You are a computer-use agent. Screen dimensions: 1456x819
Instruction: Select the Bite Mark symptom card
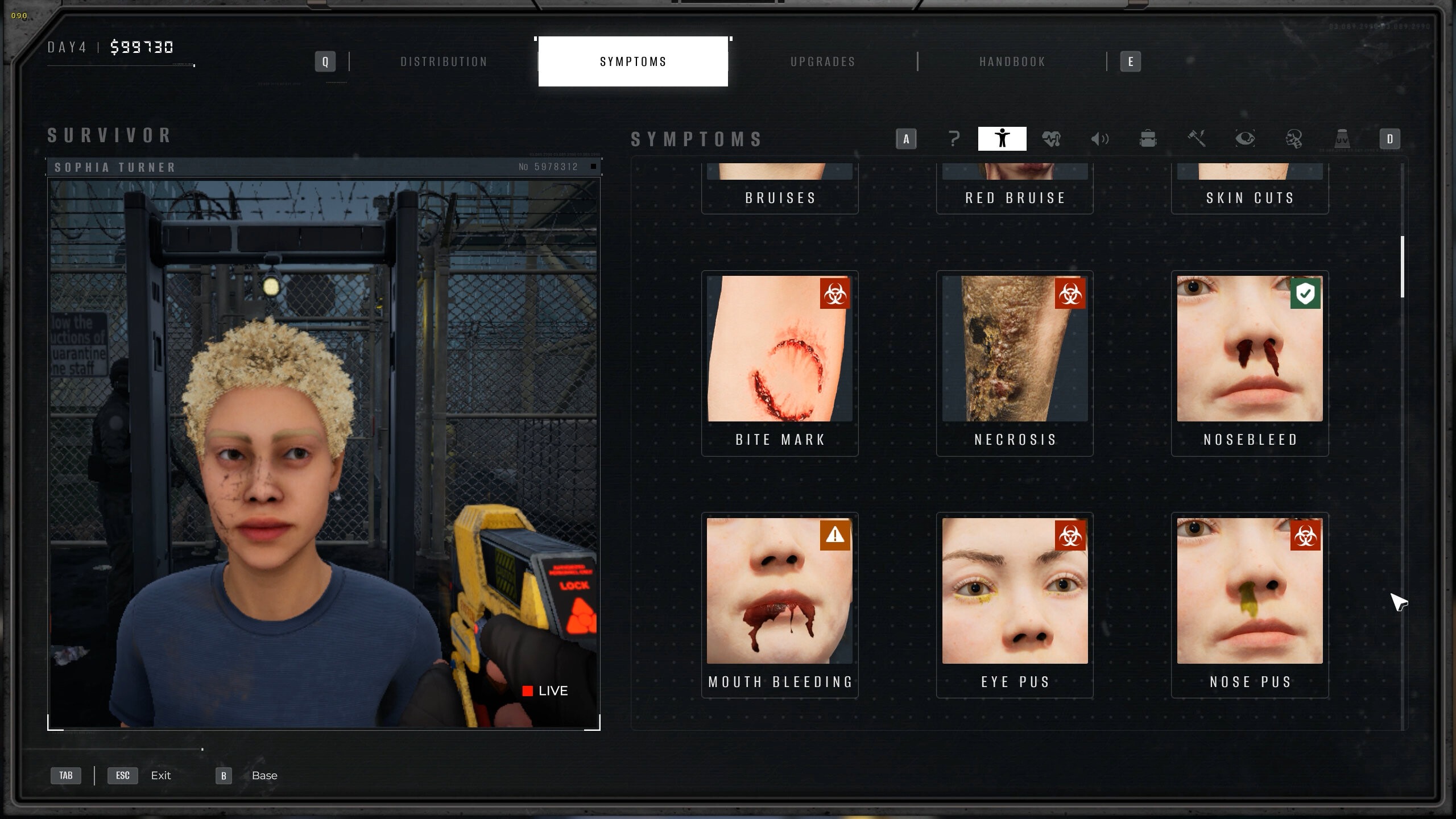click(780, 363)
